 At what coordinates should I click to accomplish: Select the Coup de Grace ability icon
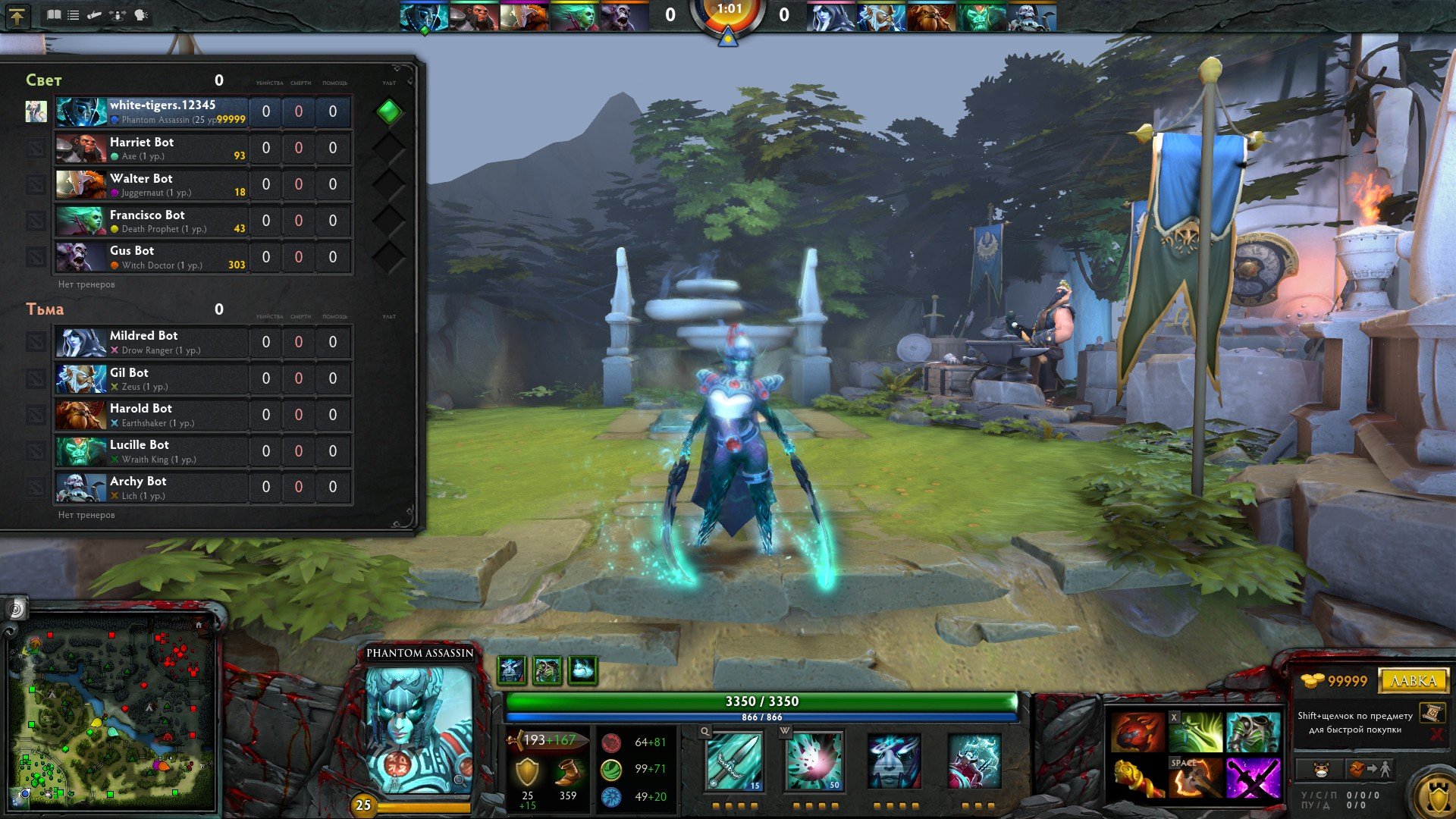point(974,761)
